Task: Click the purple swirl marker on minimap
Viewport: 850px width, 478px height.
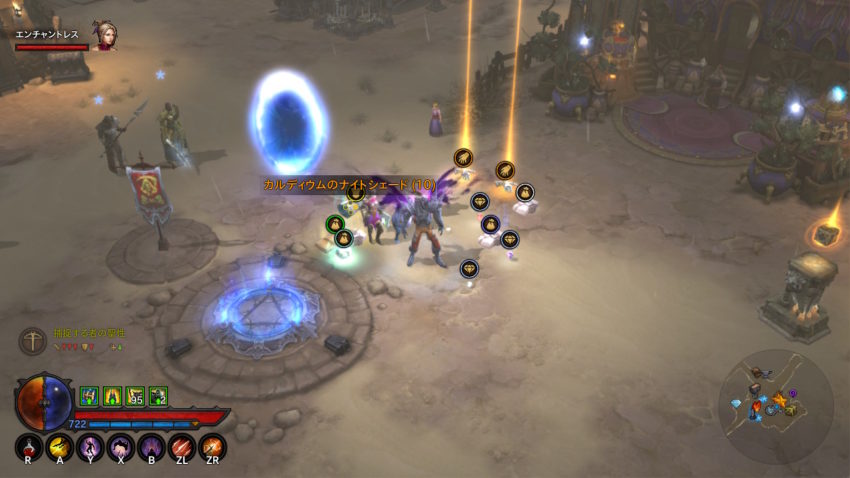Action: [x=792, y=393]
